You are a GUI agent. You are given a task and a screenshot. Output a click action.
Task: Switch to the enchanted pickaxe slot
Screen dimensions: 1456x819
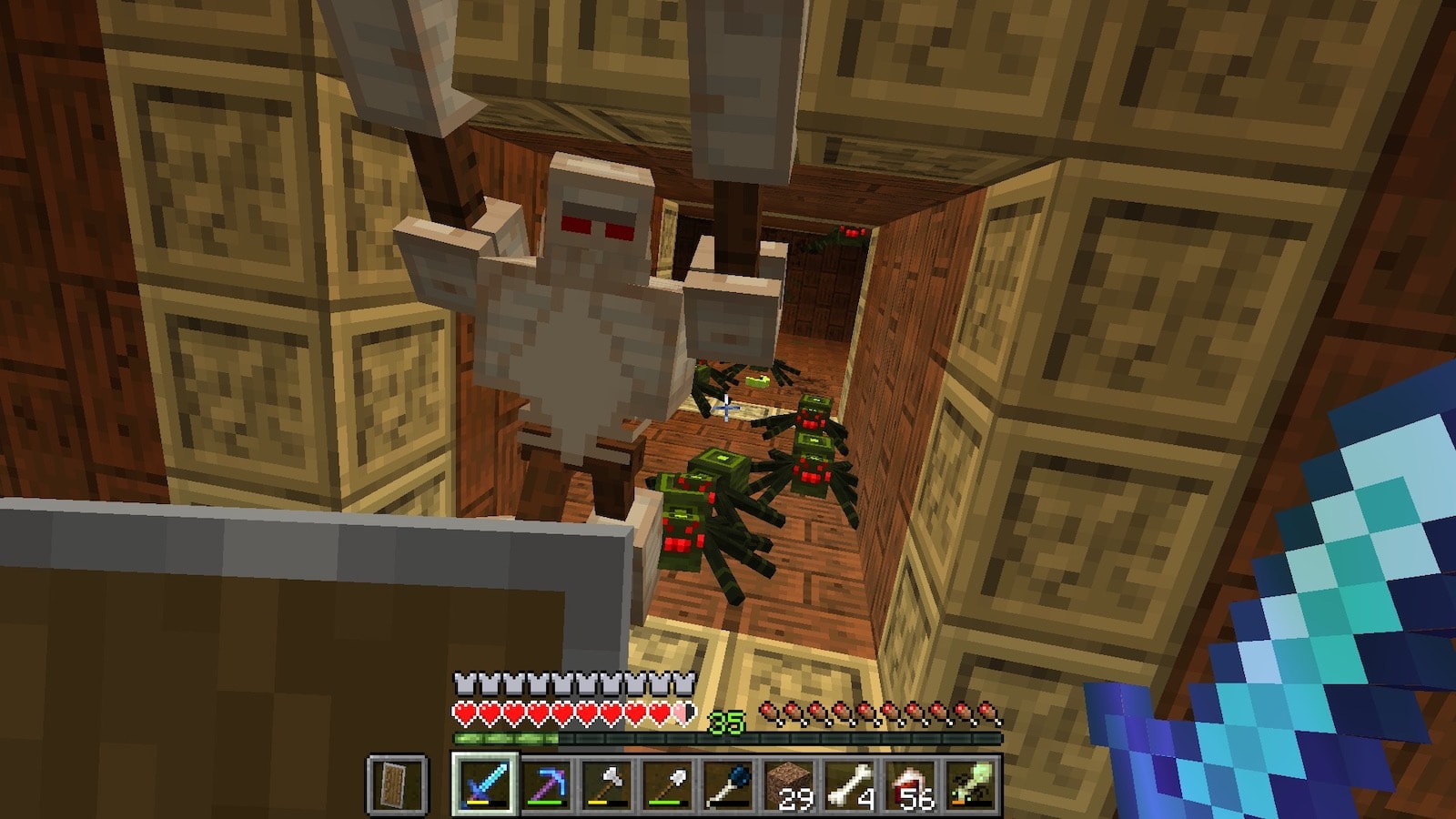tap(546, 784)
